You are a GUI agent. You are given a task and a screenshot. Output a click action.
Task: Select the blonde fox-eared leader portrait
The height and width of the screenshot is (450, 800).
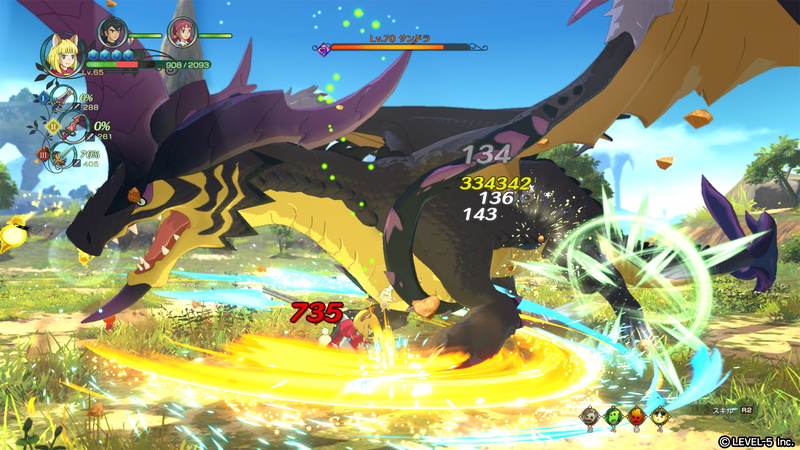click(61, 55)
